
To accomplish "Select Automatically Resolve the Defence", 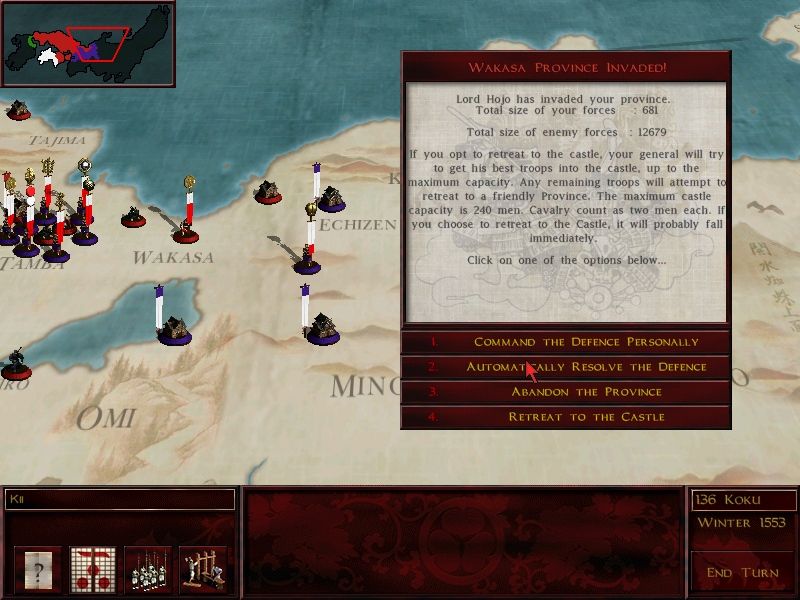I will (566, 367).
